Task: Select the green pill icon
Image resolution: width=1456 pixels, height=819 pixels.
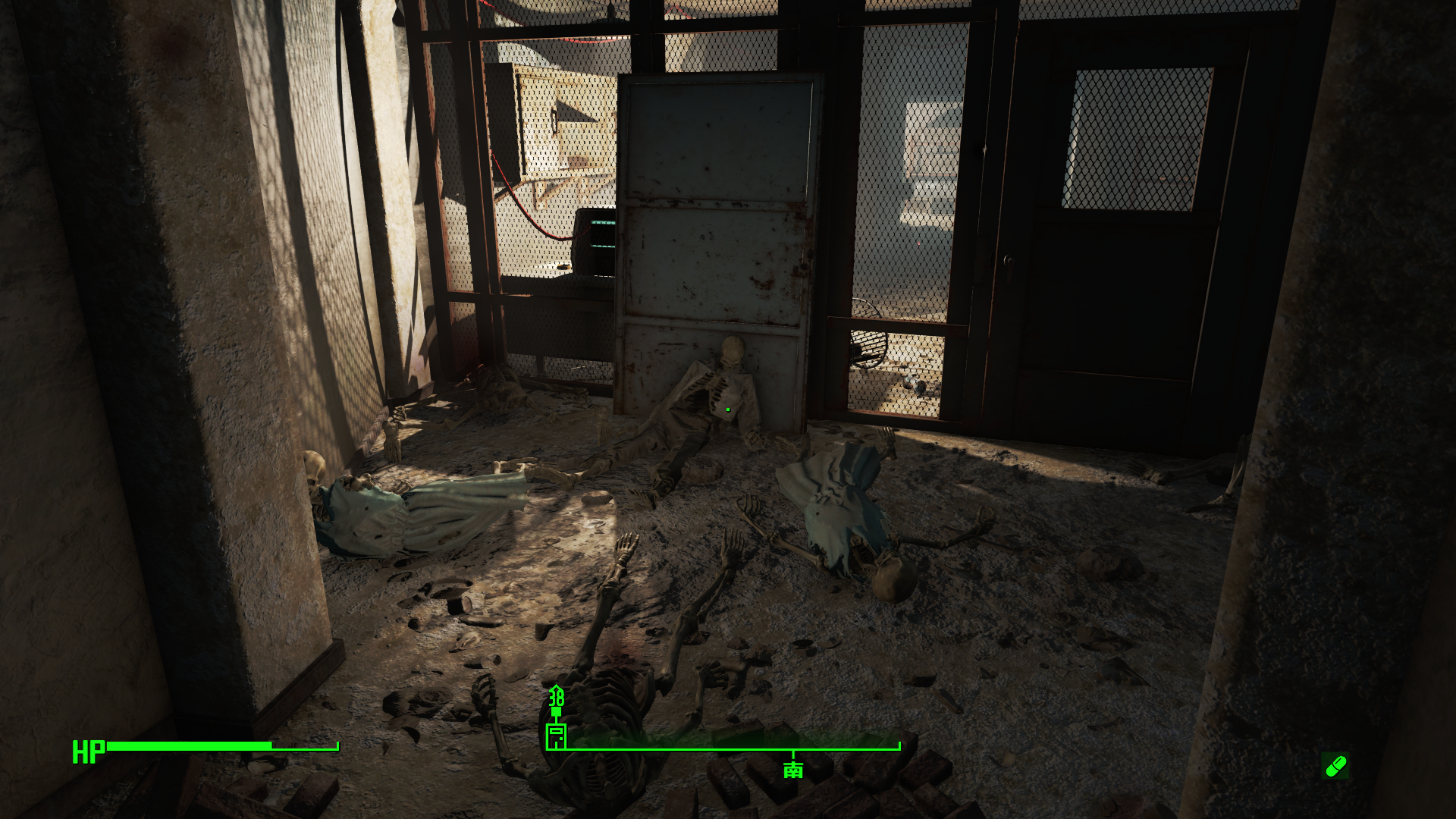Action: [1335, 766]
